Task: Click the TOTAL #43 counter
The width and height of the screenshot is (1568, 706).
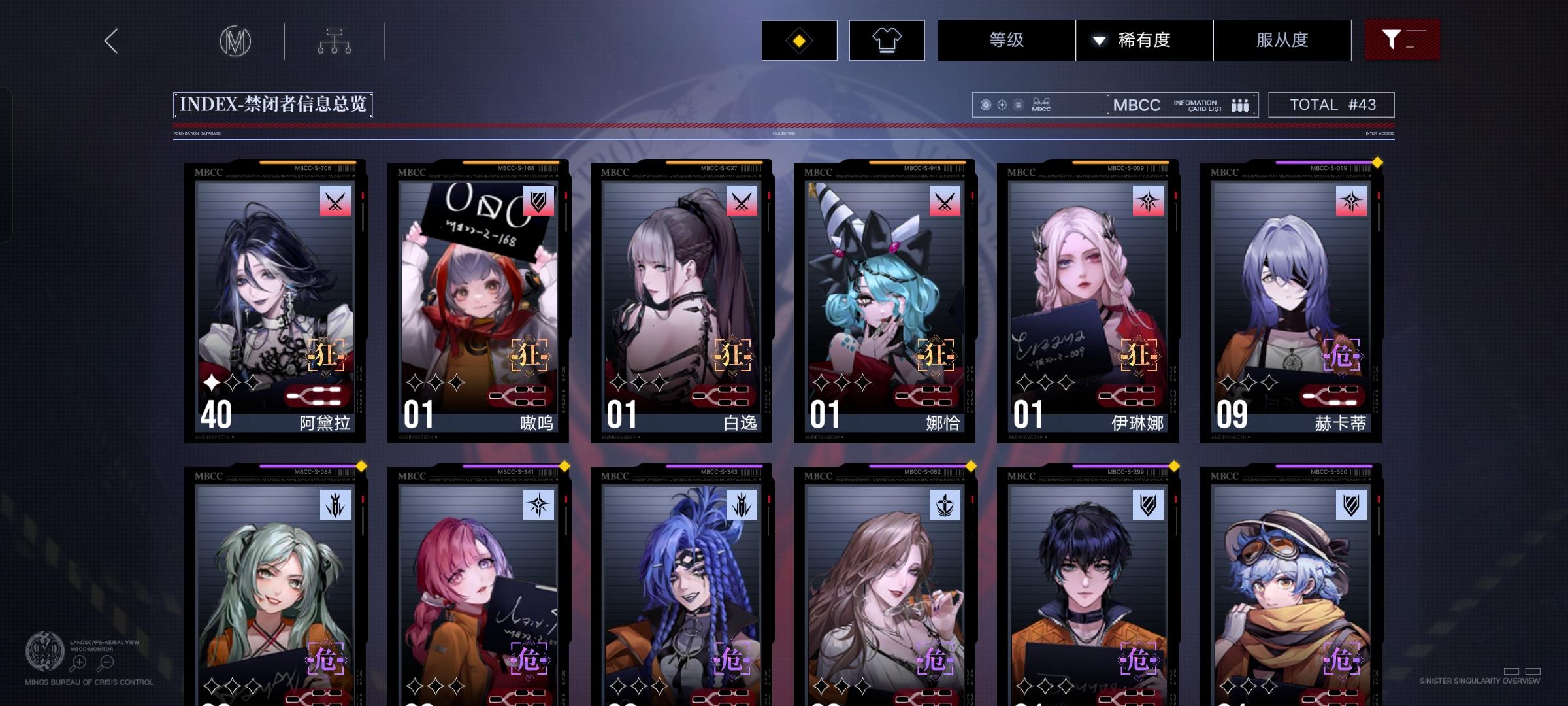Action: click(1330, 104)
